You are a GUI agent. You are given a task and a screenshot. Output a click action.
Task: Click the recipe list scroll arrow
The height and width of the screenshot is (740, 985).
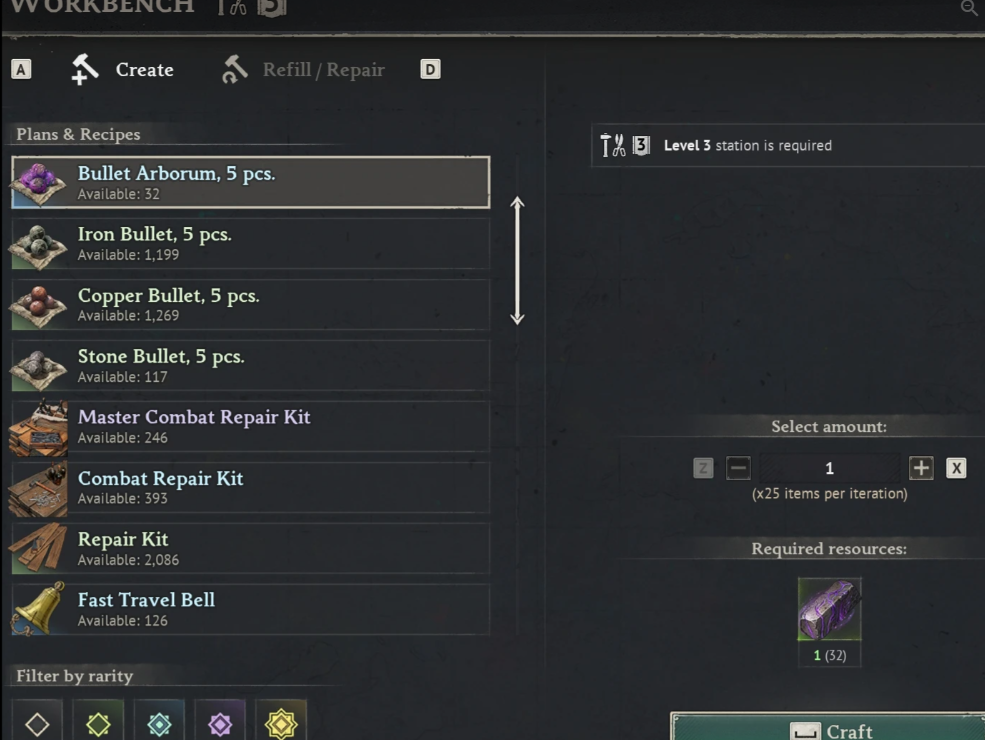point(517,260)
